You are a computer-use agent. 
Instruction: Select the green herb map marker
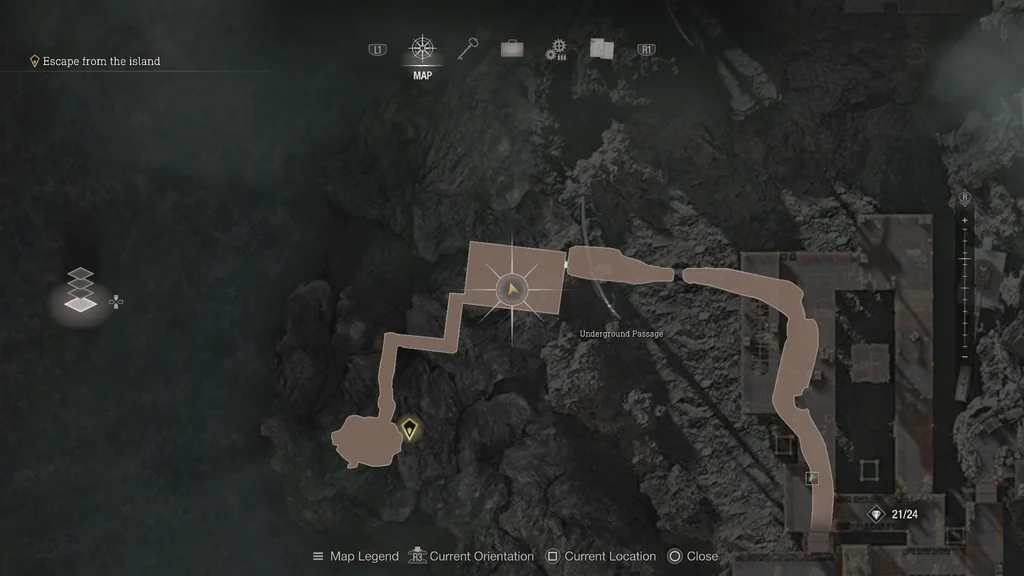point(812,478)
